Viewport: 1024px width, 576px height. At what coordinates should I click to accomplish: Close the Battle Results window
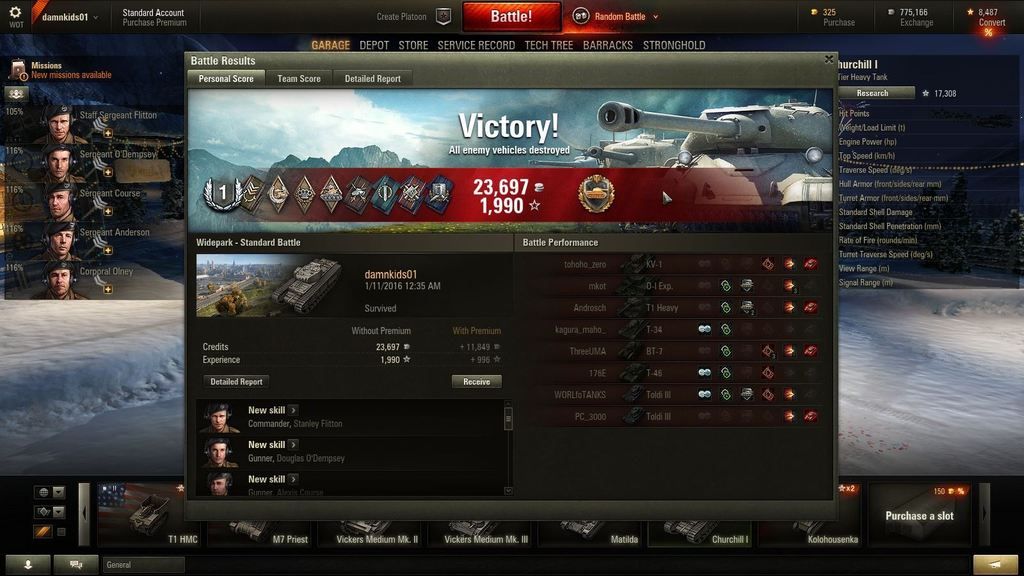pyautogui.click(x=829, y=60)
